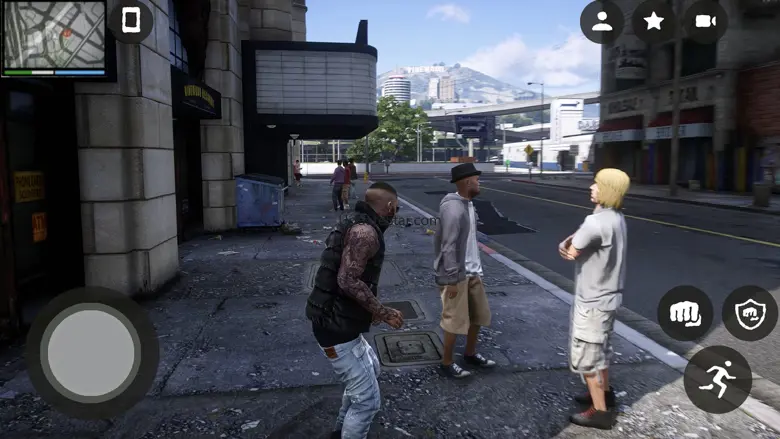Open the minimap in the corner
This screenshot has width=780, height=439.
(55, 37)
